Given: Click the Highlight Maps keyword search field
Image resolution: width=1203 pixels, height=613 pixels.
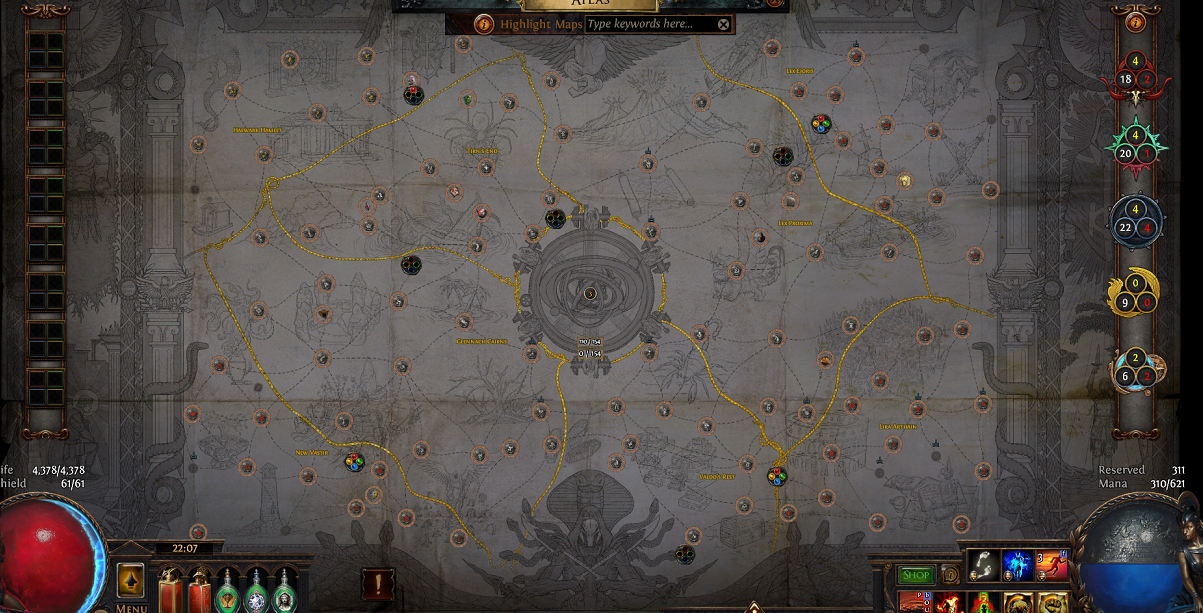Looking at the screenshot, I should point(650,24).
